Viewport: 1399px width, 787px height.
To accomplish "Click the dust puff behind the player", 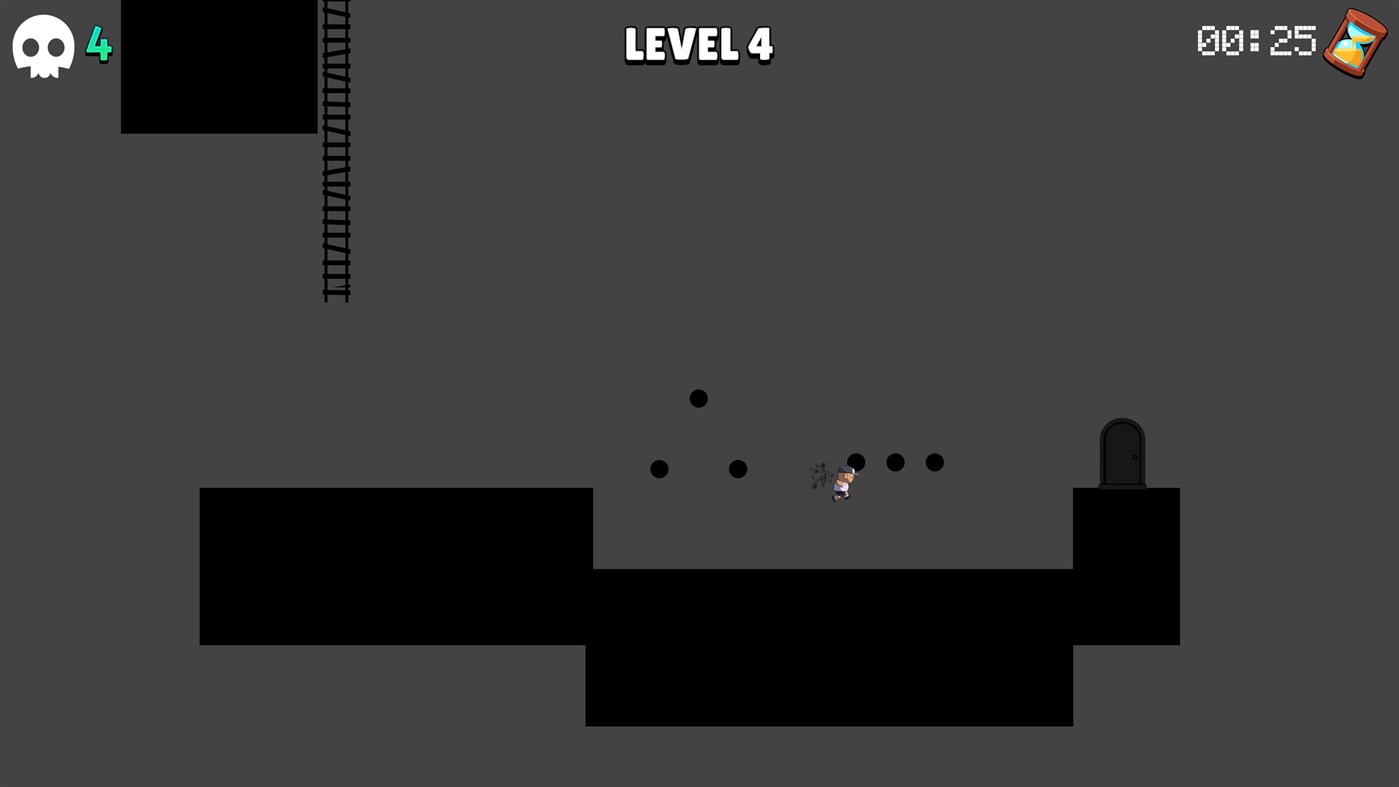I will [818, 475].
